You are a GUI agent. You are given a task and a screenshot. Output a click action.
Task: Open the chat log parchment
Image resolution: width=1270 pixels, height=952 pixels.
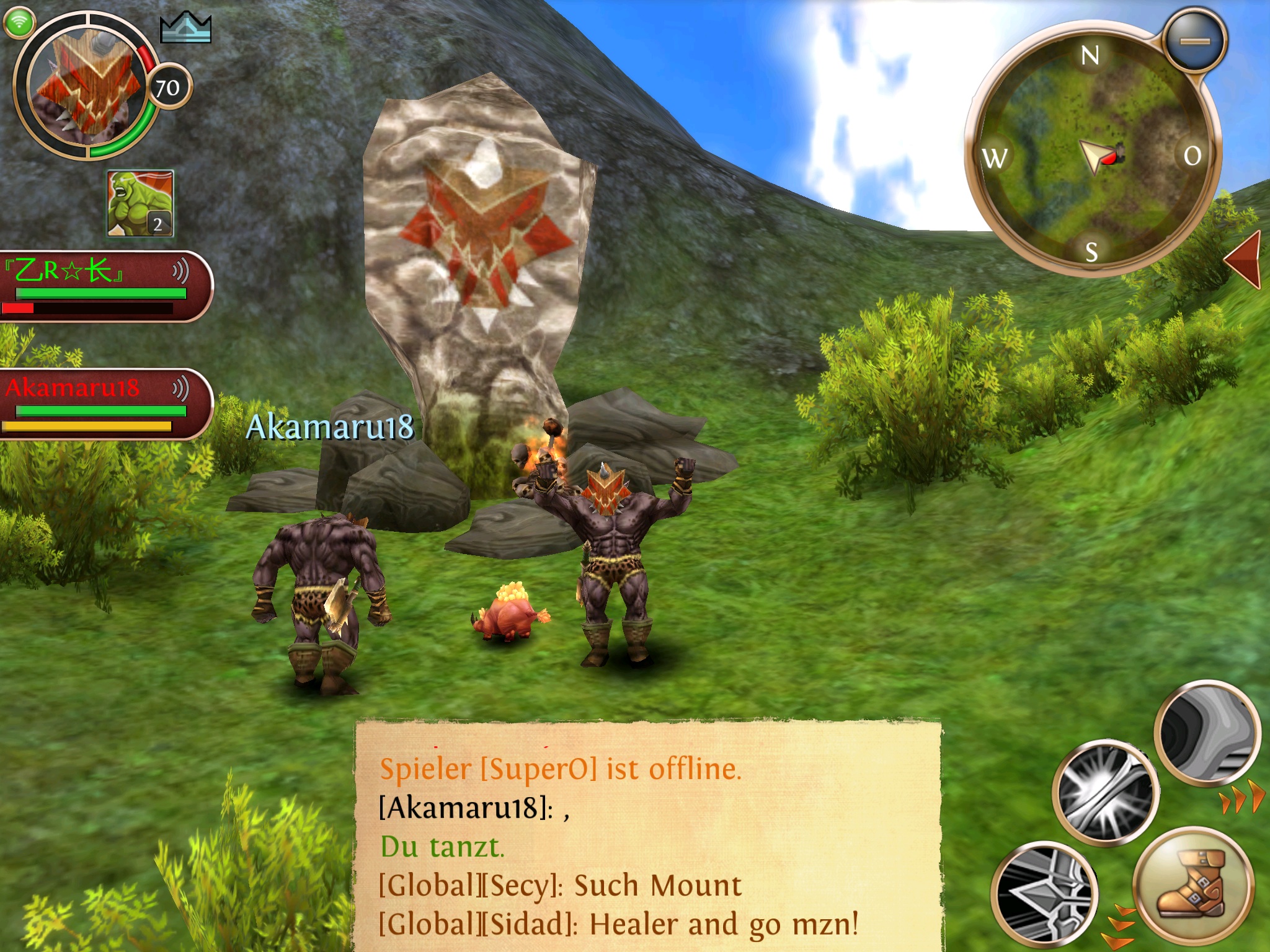(x=648, y=837)
